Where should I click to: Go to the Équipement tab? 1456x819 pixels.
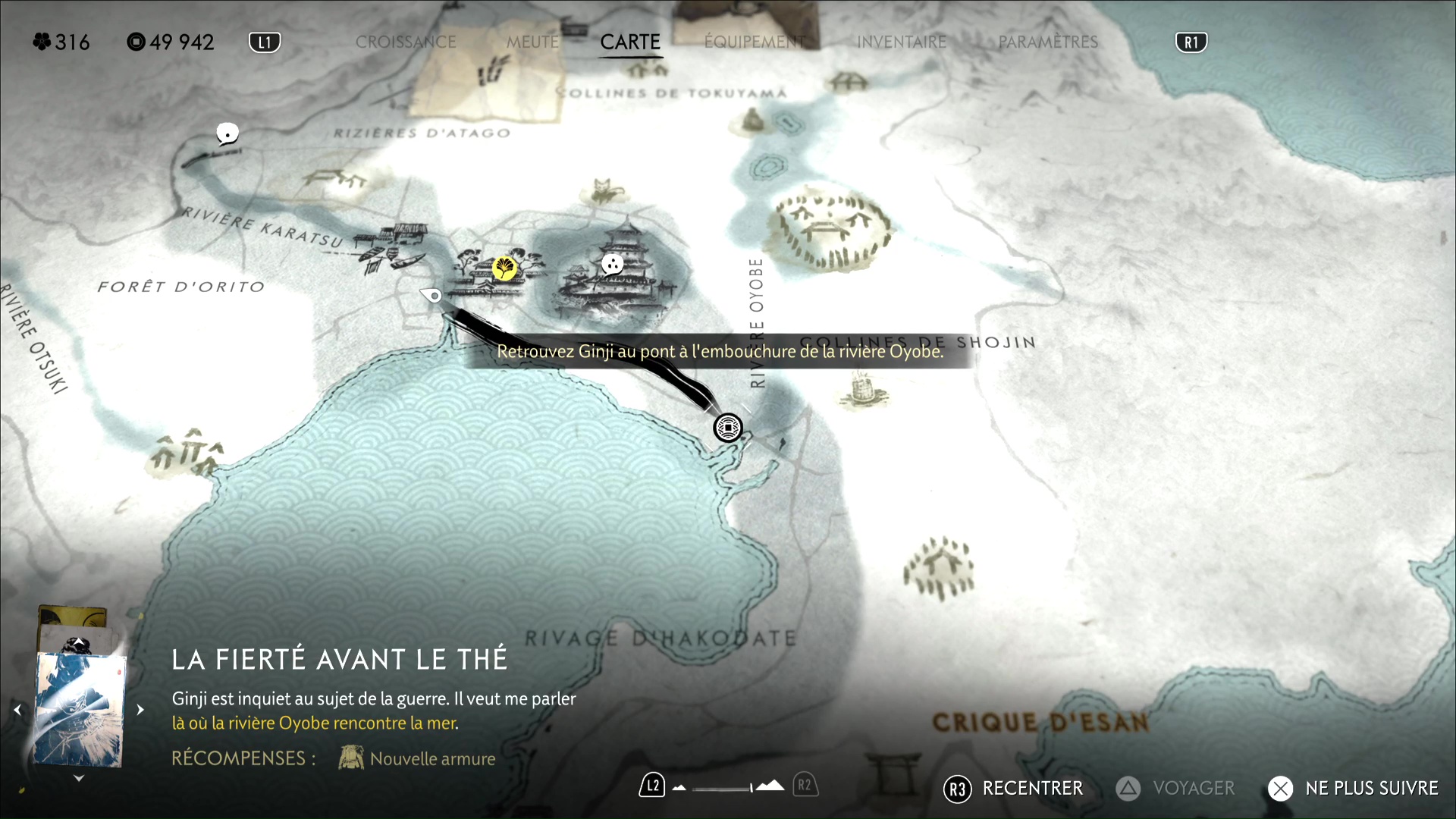(755, 42)
